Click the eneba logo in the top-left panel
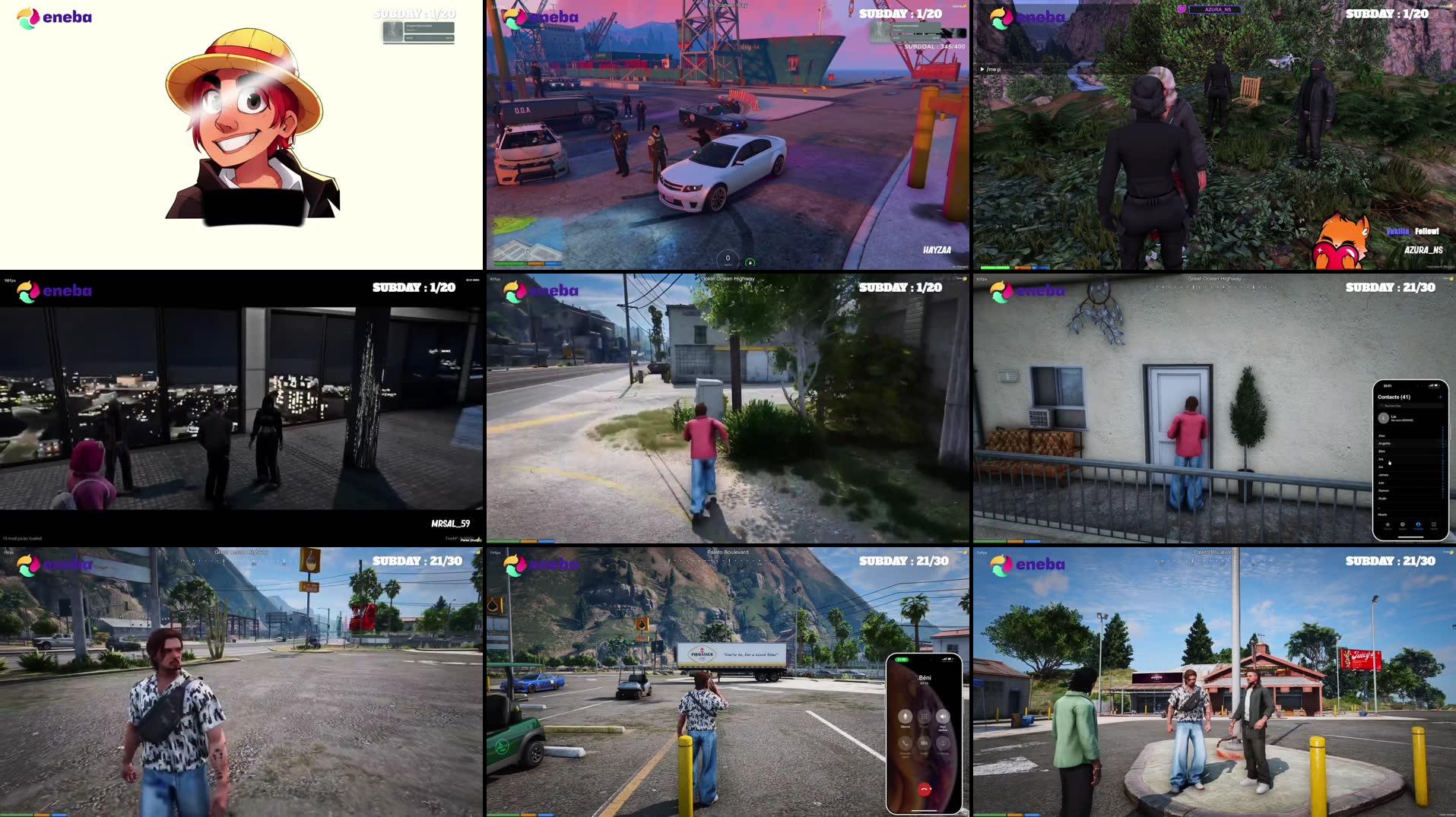 [55, 15]
